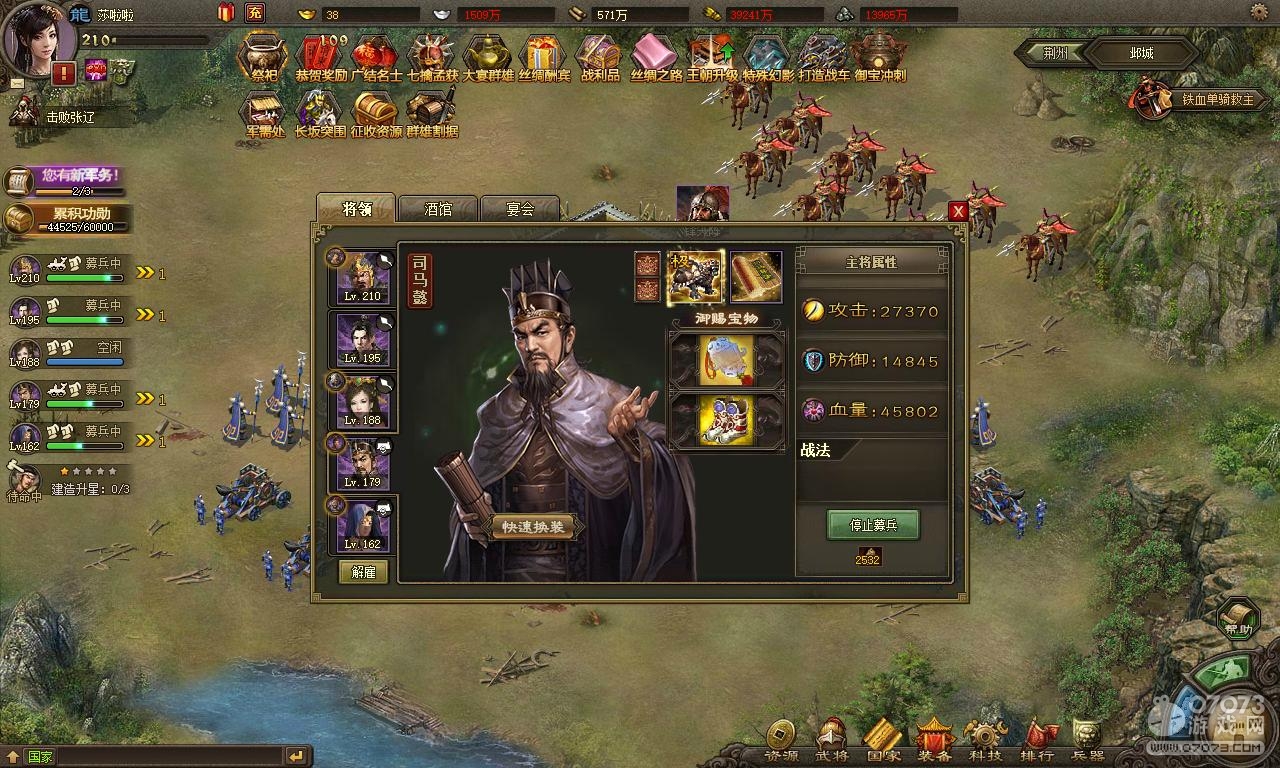This screenshot has width=1280, height=768.
Task: Choose the Lv. 188 female general
Action: point(362,400)
